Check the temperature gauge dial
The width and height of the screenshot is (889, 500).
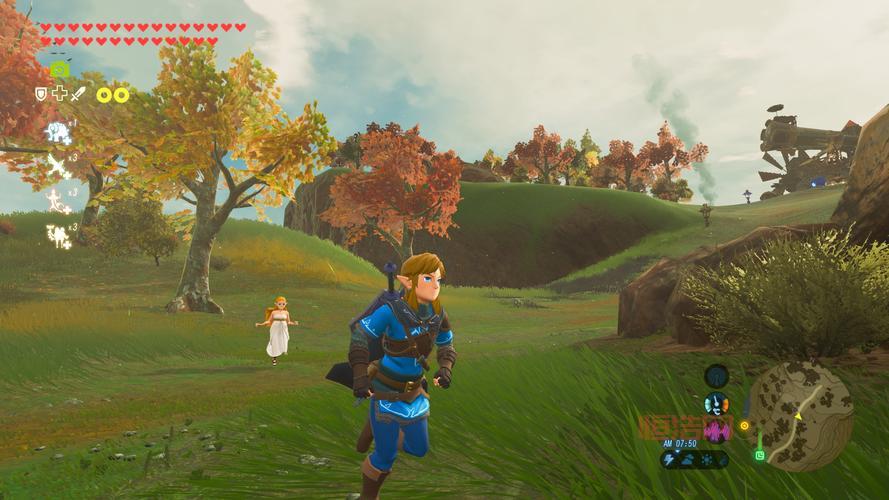click(716, 404)
